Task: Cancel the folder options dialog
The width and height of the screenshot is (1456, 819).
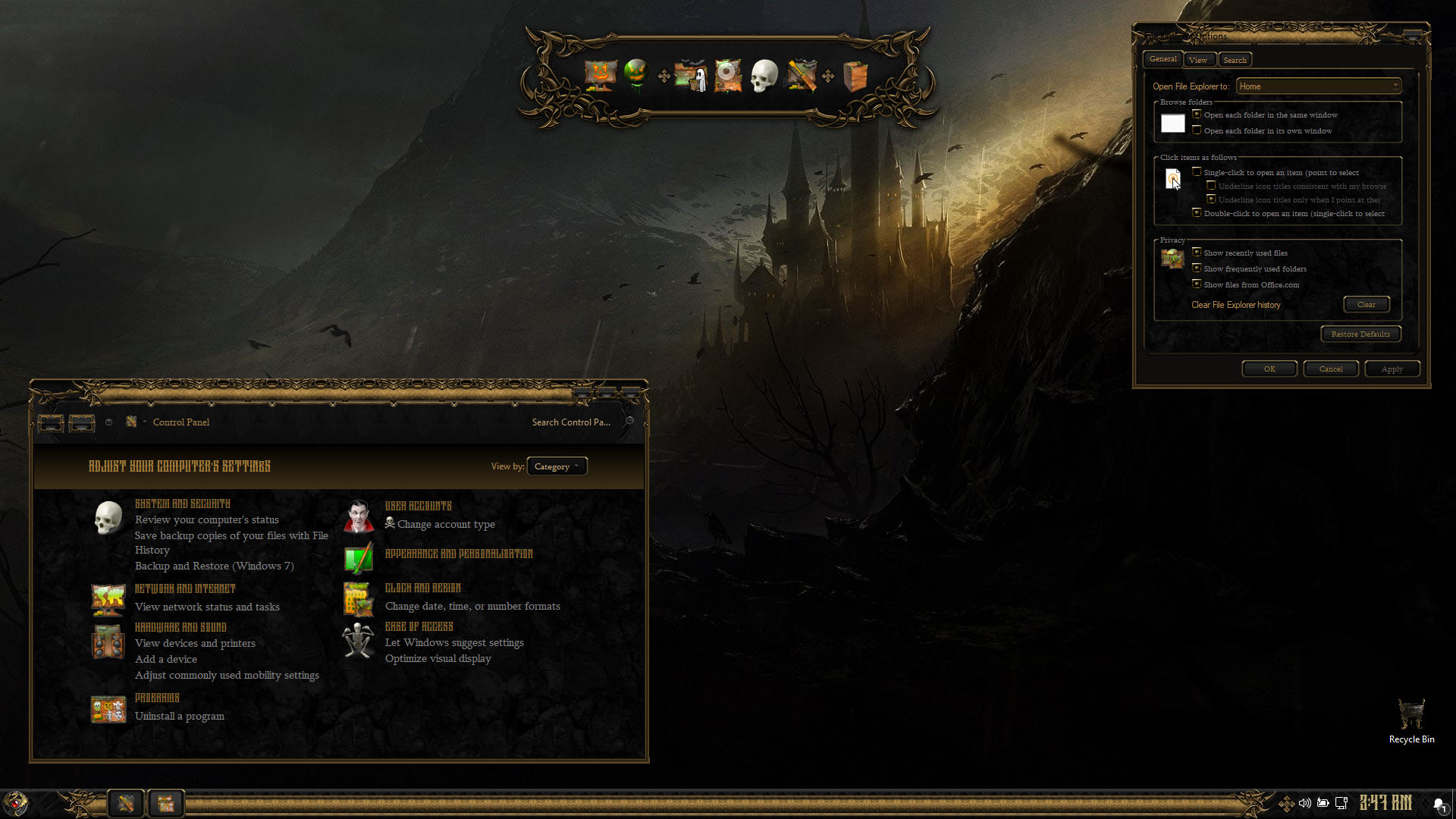Action: click(1331, 369)
